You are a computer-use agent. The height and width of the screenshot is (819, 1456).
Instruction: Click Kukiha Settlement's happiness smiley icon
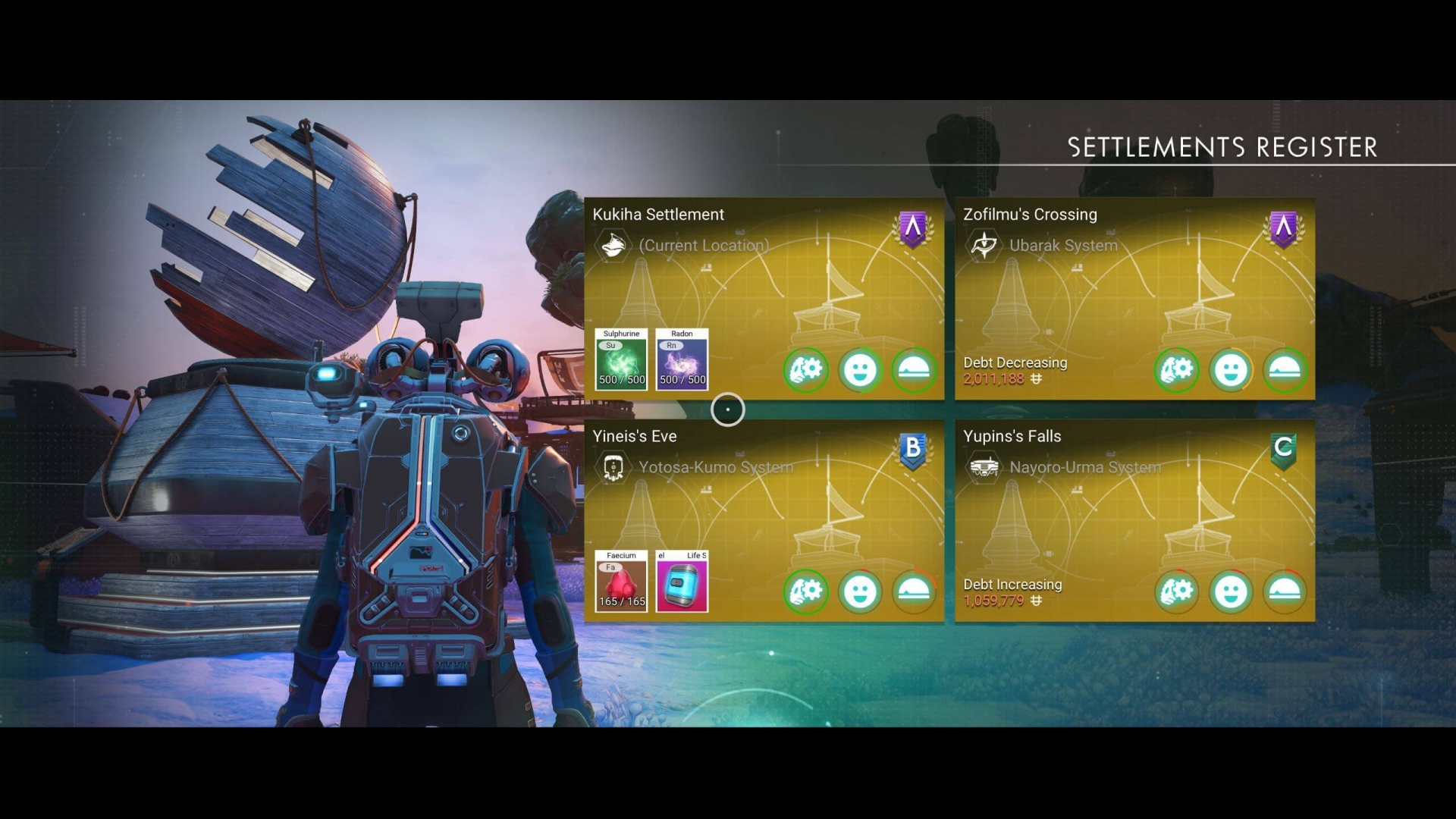point(860,370)
